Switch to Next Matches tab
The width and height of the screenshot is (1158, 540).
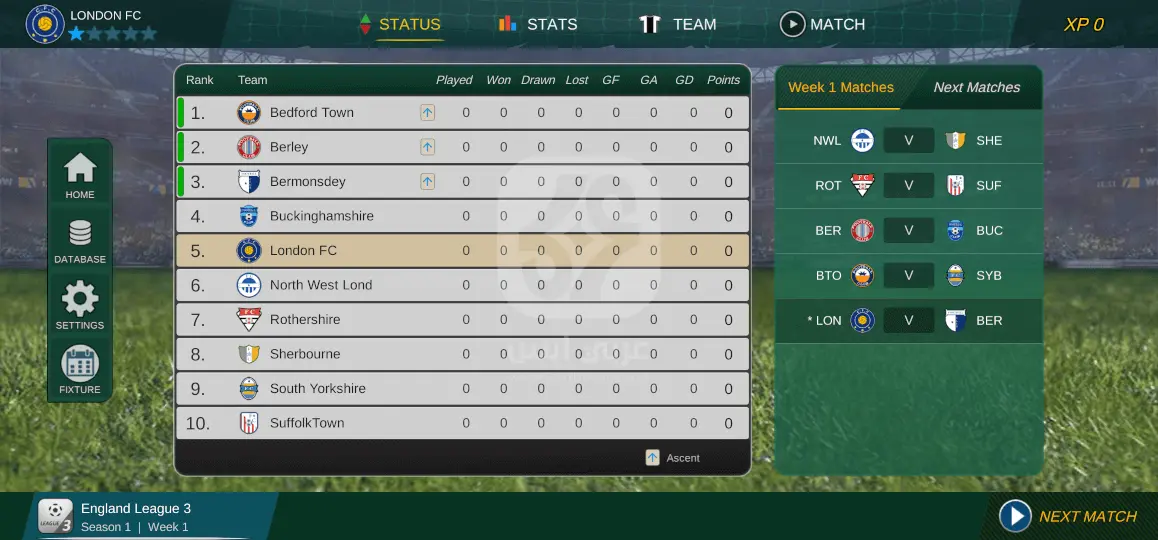point(976,88)
